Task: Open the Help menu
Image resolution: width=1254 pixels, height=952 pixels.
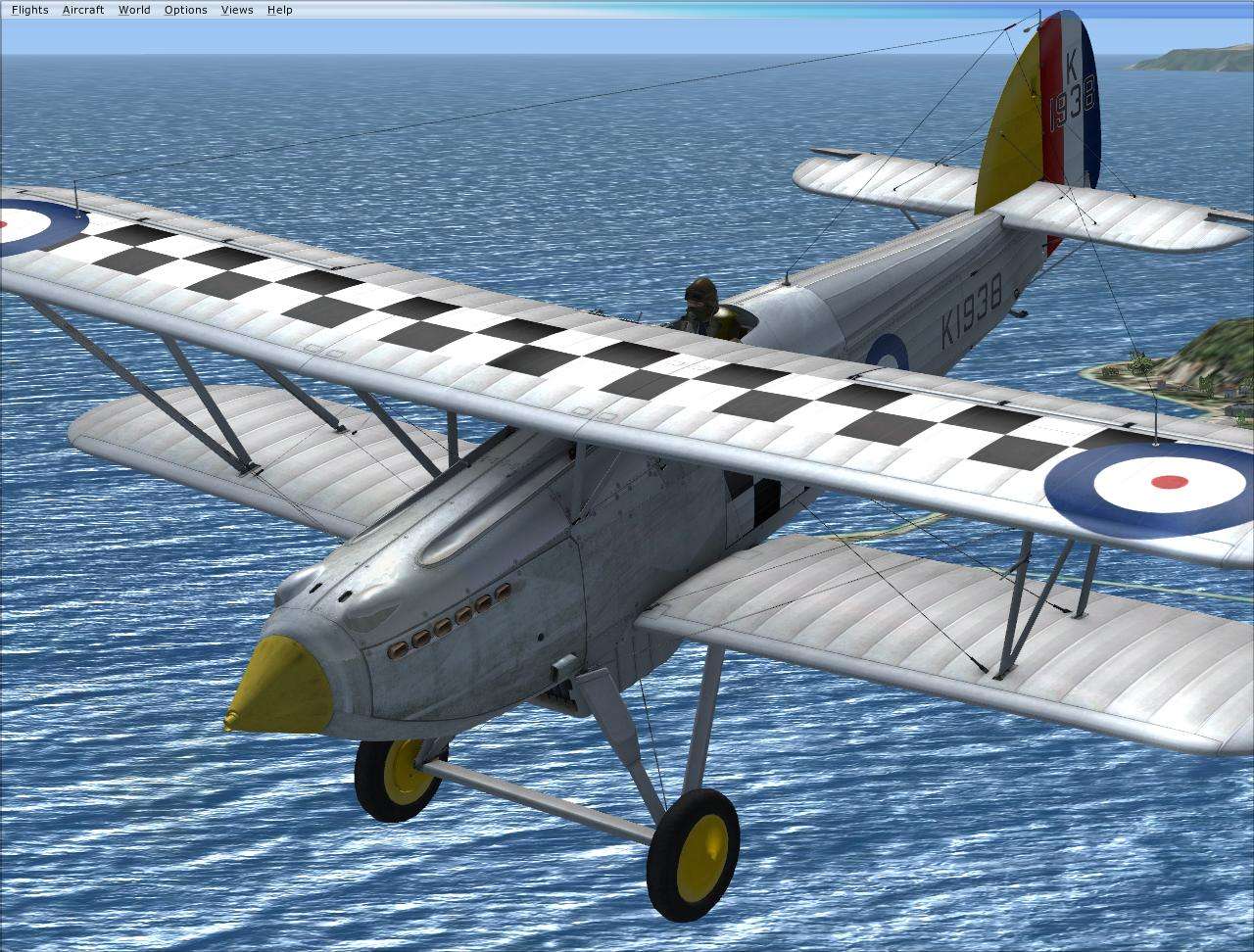Action: 279,9
